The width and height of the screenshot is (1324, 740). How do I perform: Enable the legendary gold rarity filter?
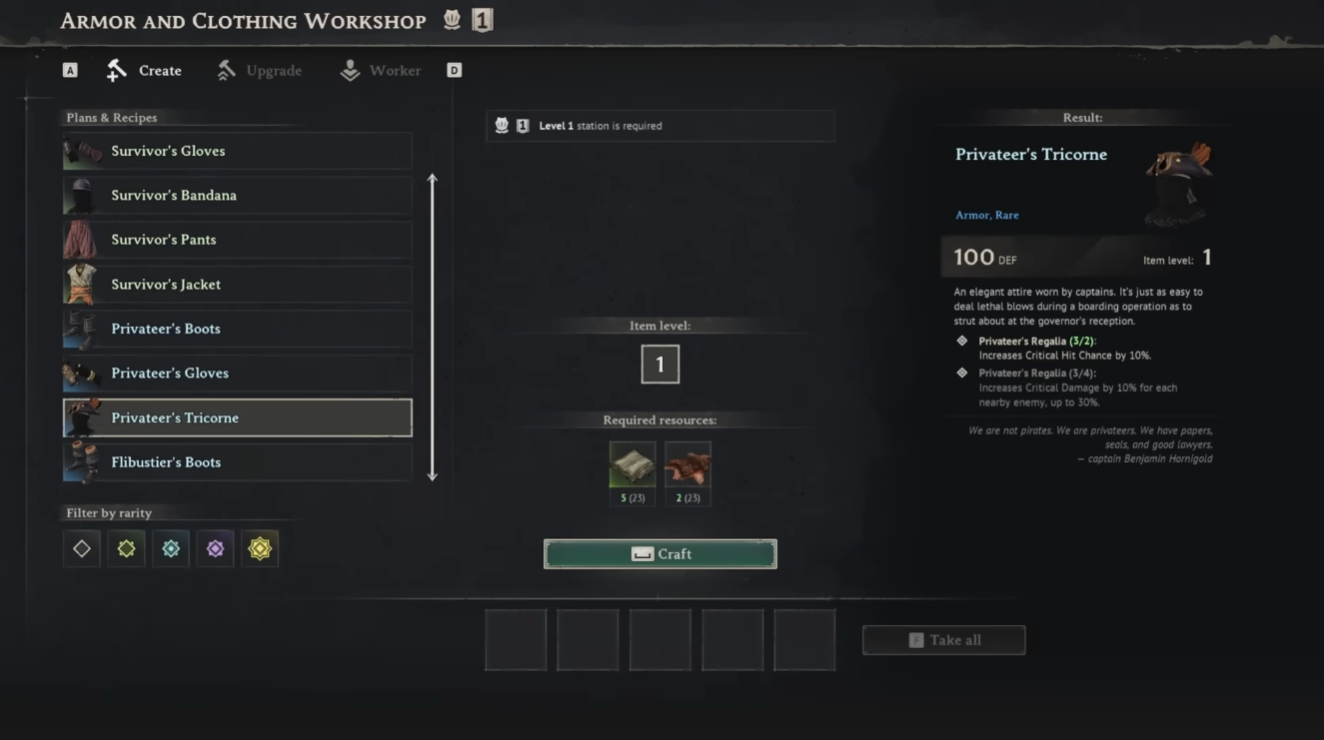[x=260, y=548]
